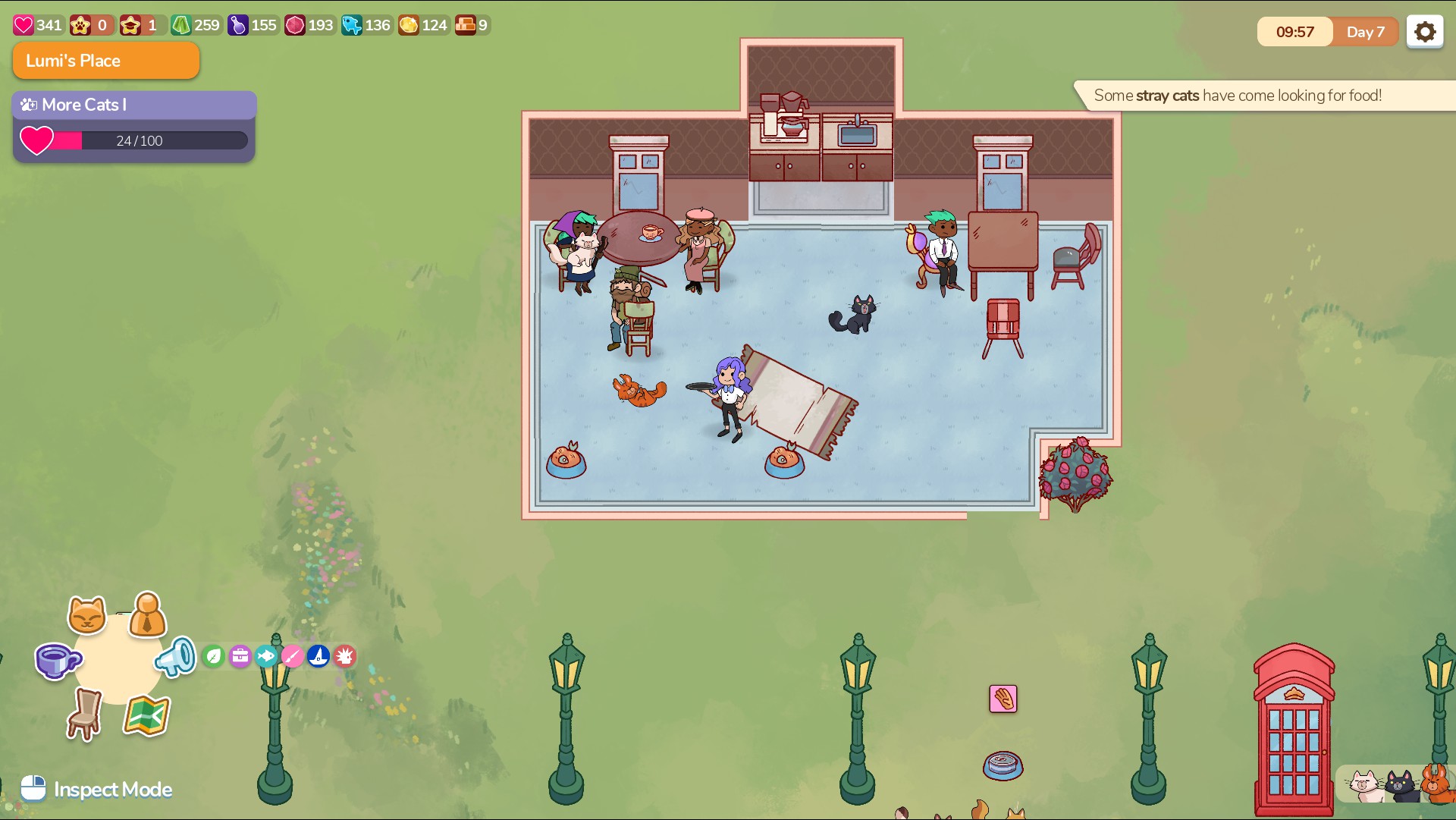Choose the purple briefcase advertising option

tap(240, 656)
